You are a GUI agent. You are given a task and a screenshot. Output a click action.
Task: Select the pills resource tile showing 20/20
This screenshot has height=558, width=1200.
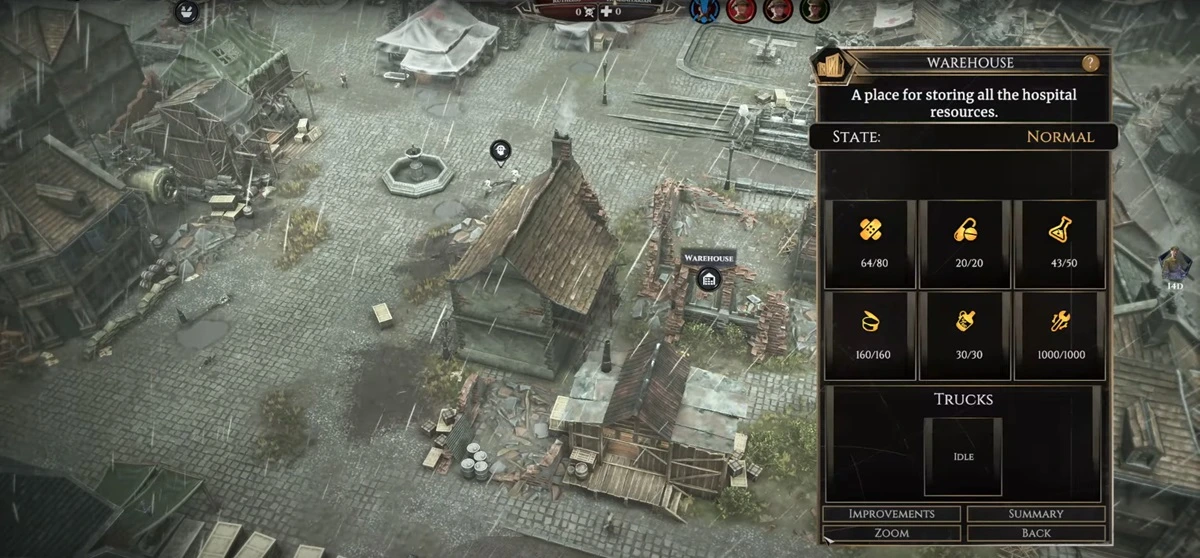965,243
